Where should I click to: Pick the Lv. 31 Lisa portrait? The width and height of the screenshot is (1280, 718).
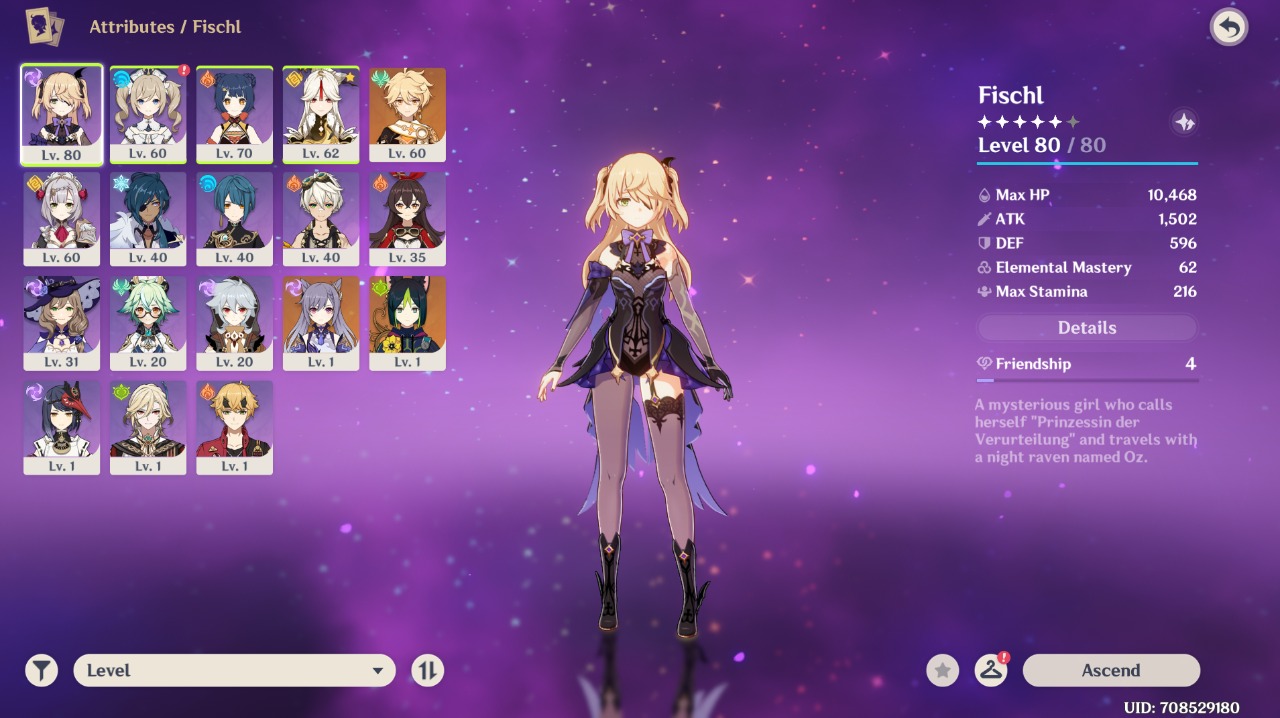[x=61, y=322]
